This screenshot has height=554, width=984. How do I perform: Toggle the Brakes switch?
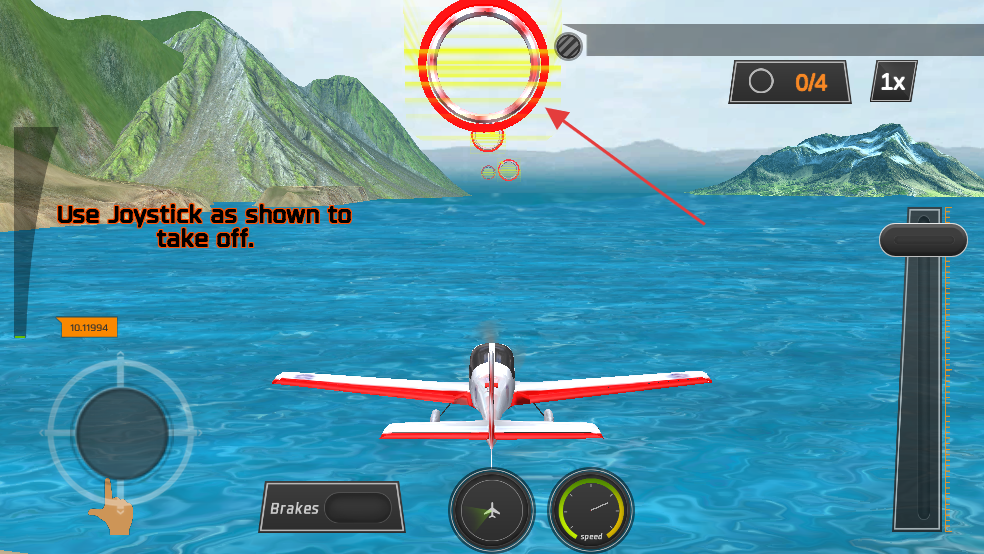pyautogui.click(x=357, y=507)
